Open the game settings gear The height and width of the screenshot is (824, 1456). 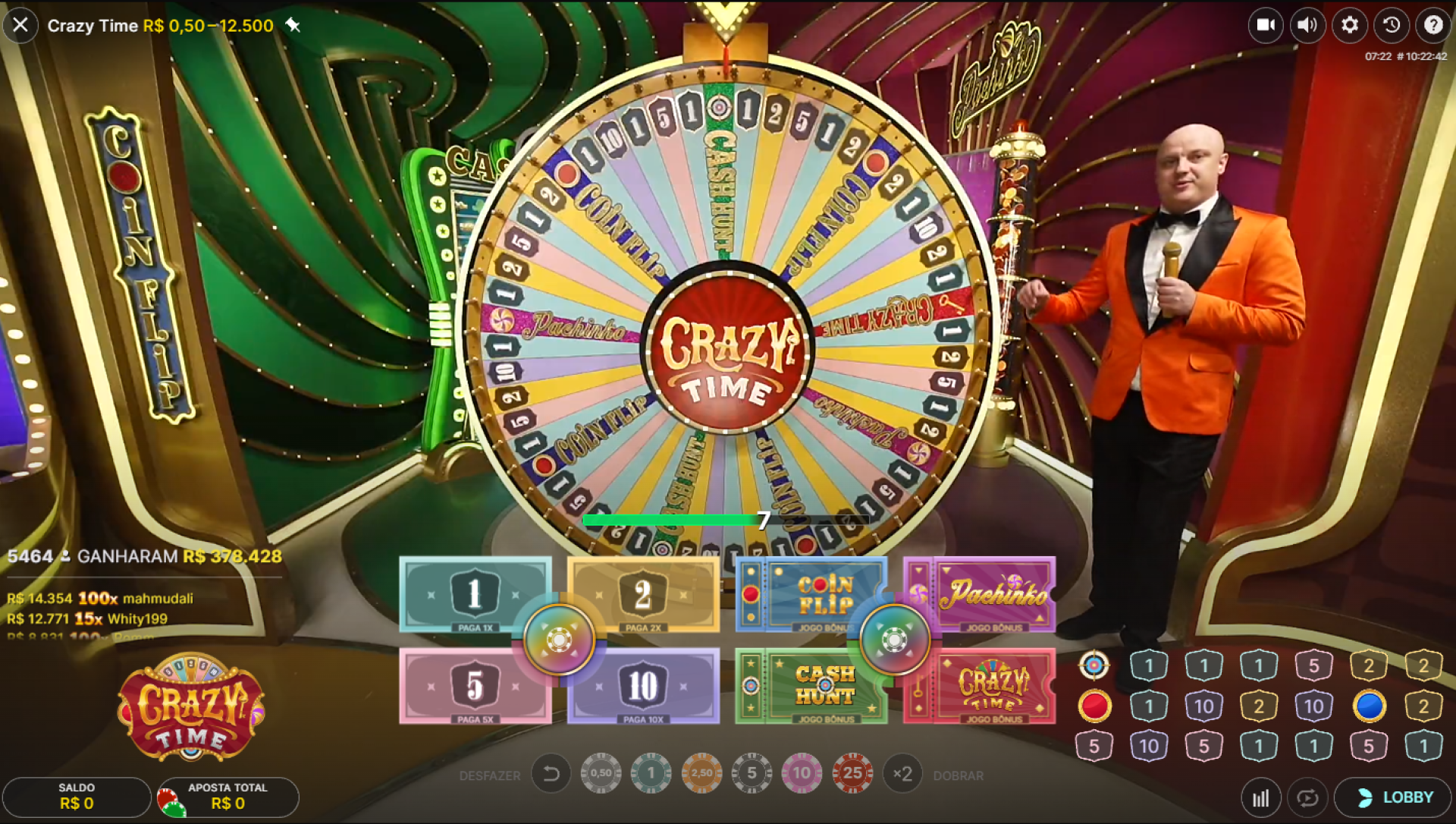1348,25
